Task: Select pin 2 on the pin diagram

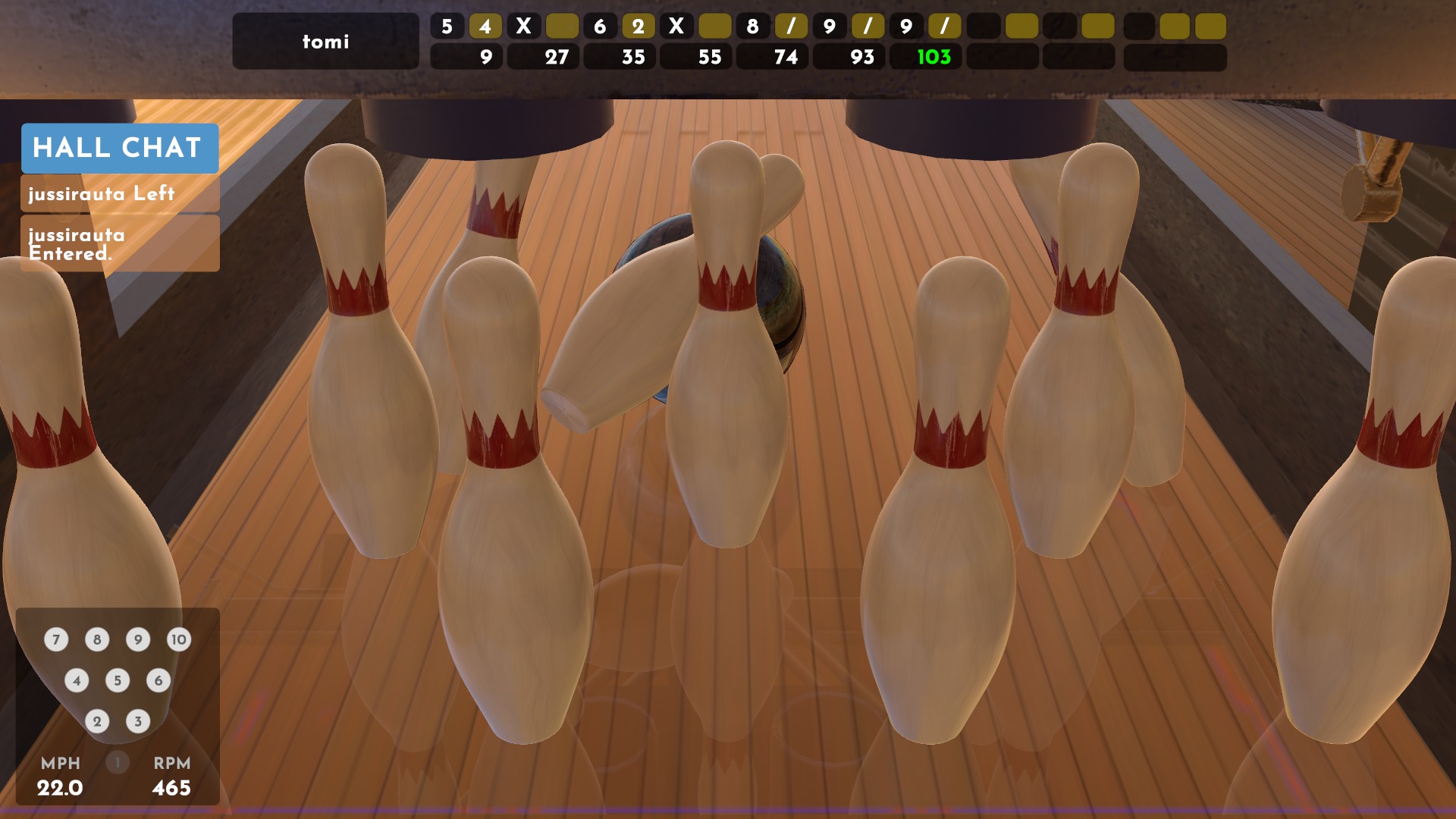Action: click(x=96, y=721)
